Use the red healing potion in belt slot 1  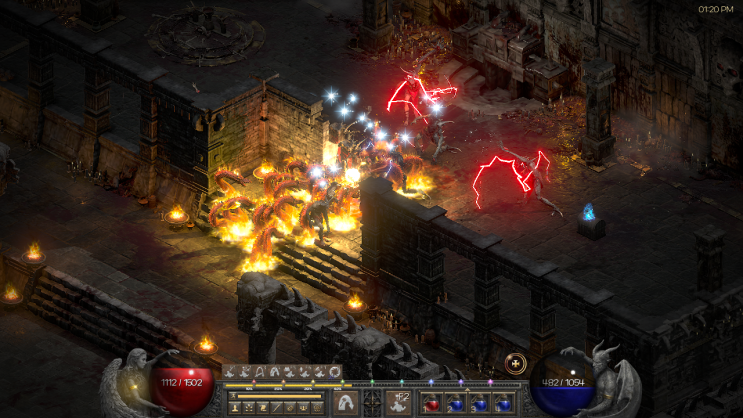coord(430,404)
